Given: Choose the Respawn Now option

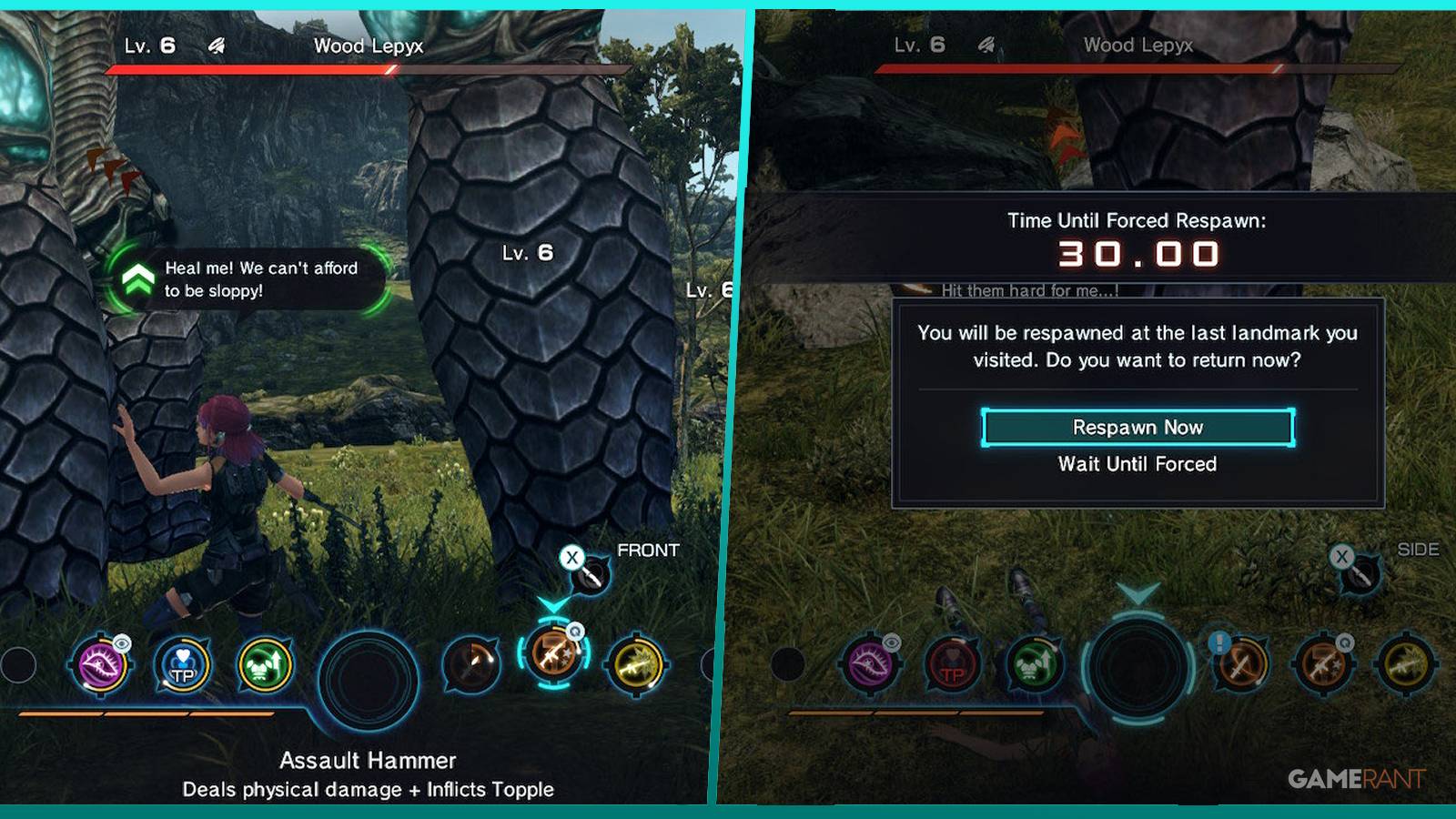Looking at the screenshot, I should coord(1137,426).
